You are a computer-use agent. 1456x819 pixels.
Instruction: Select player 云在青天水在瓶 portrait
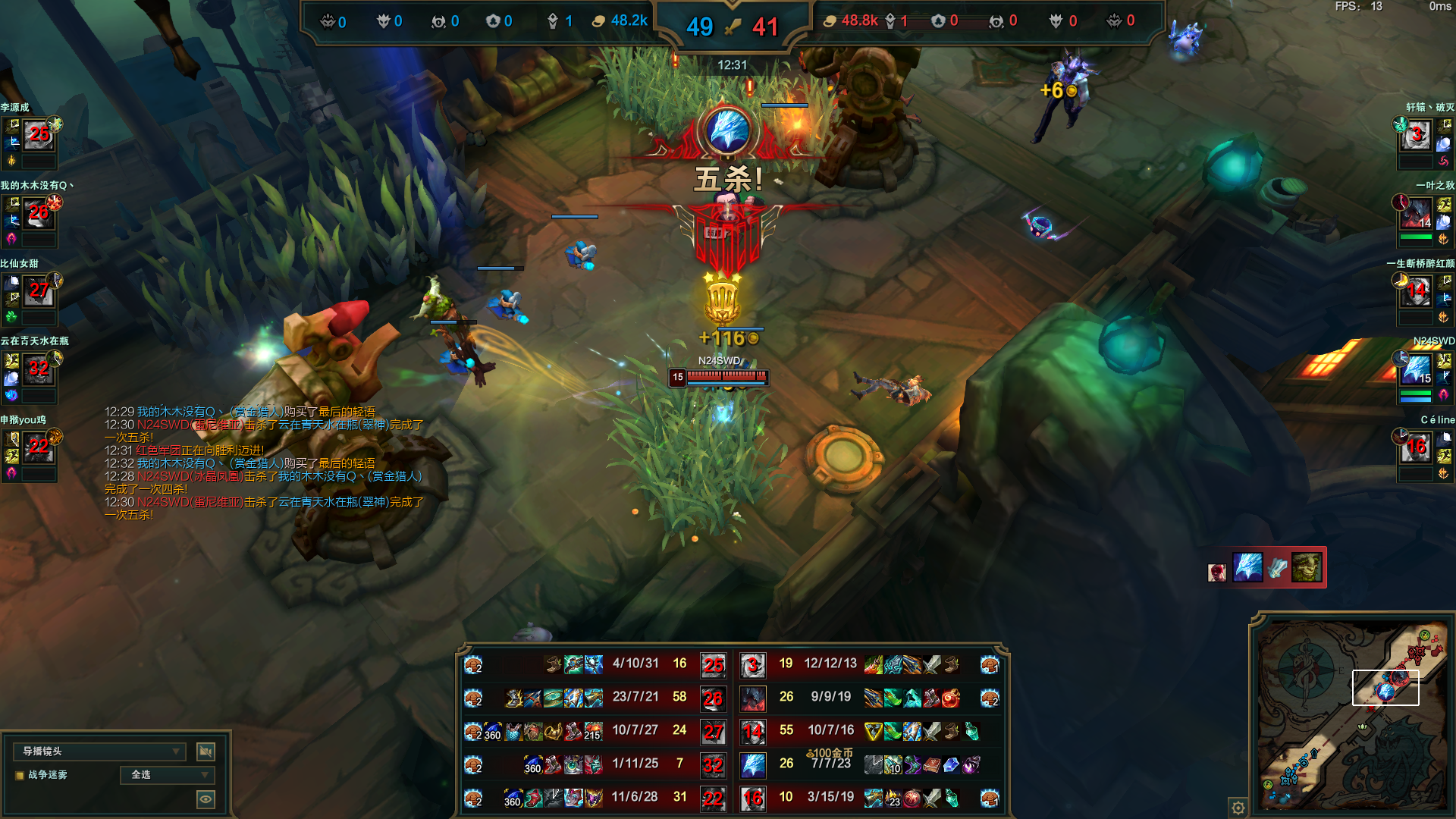pyautogui.click(x=39, y=370)
